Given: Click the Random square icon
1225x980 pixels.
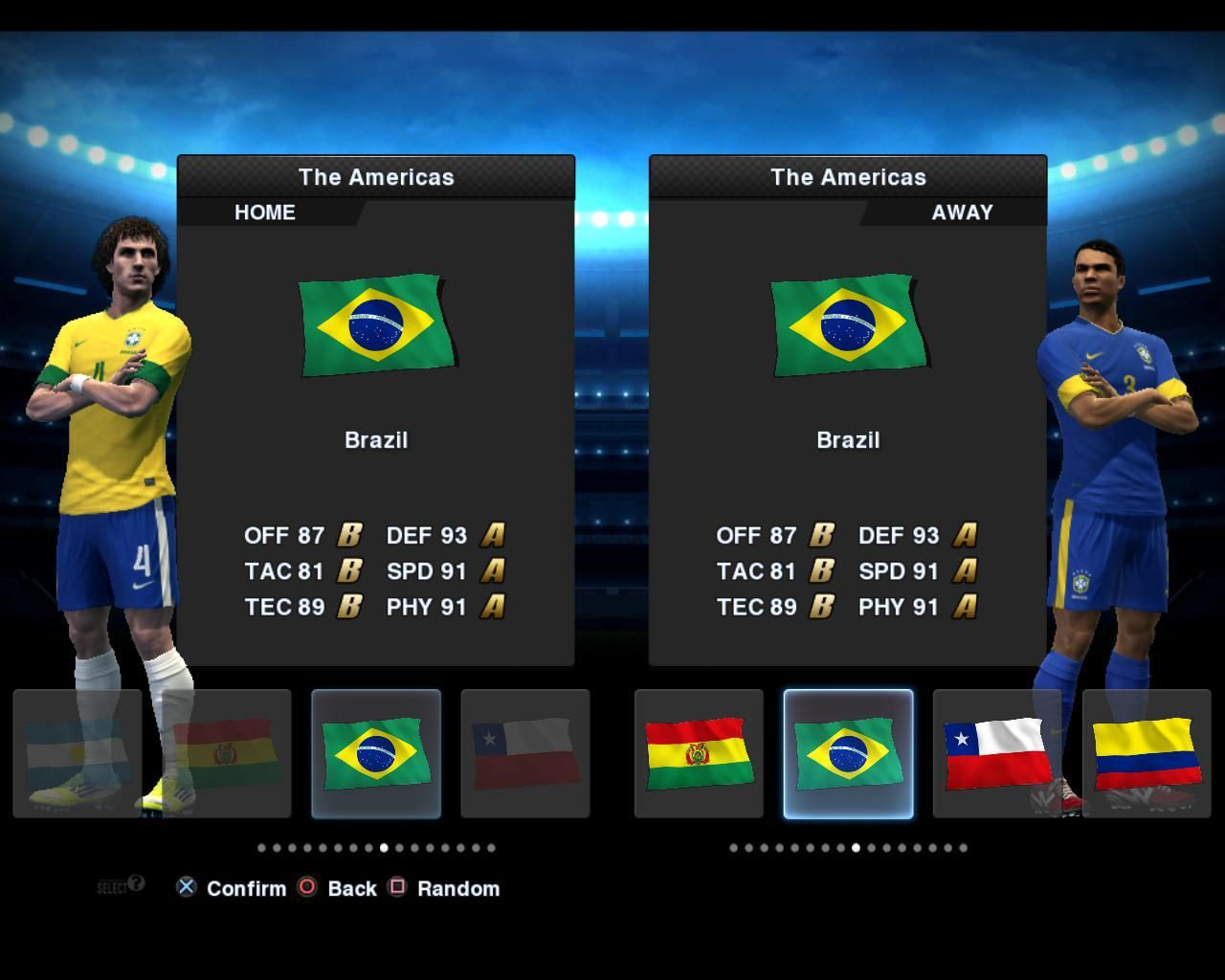Looking at the screenshot, I should coord(398,888).
